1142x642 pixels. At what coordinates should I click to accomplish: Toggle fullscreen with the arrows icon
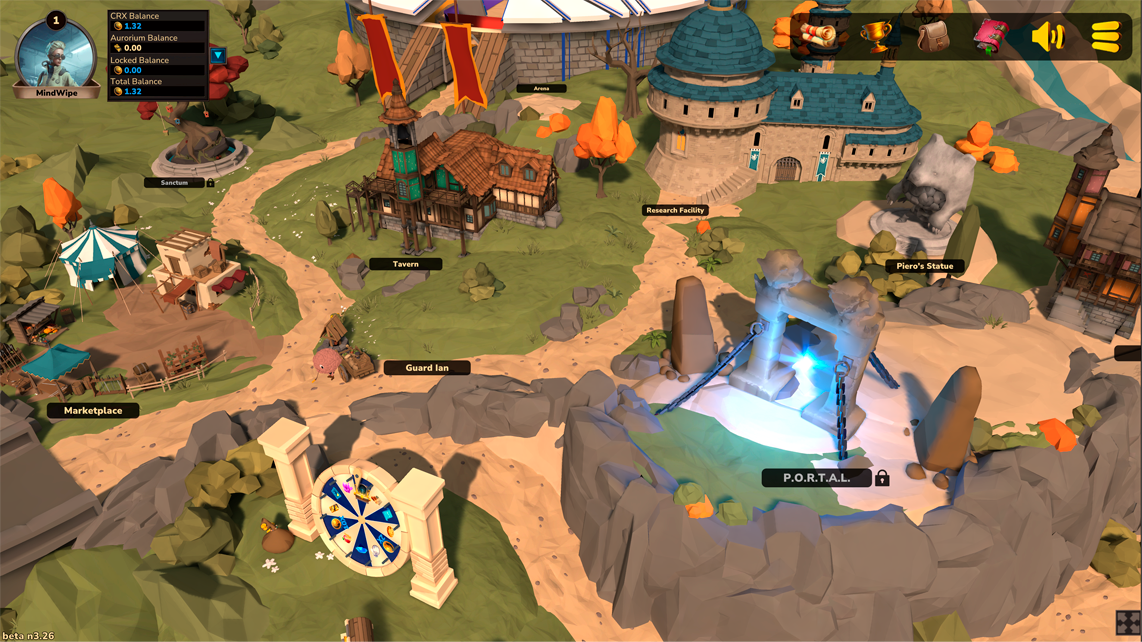tap(1128, 623)
